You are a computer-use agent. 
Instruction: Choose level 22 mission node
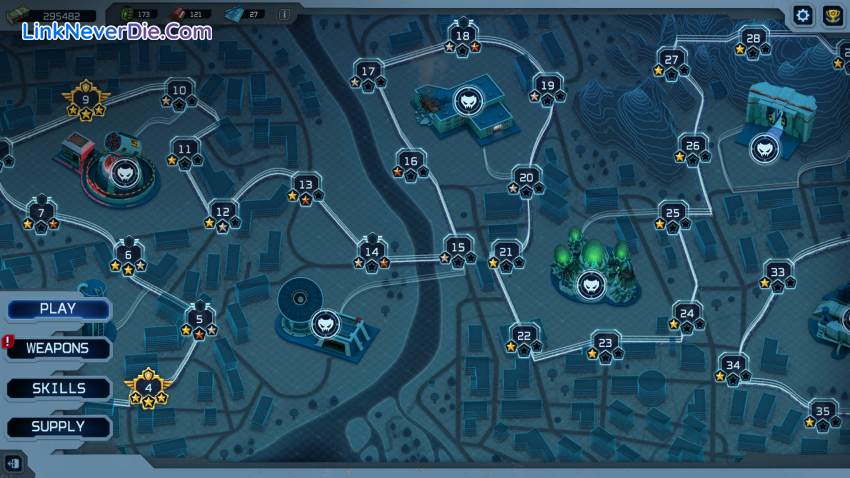click(x=524, y=336)
